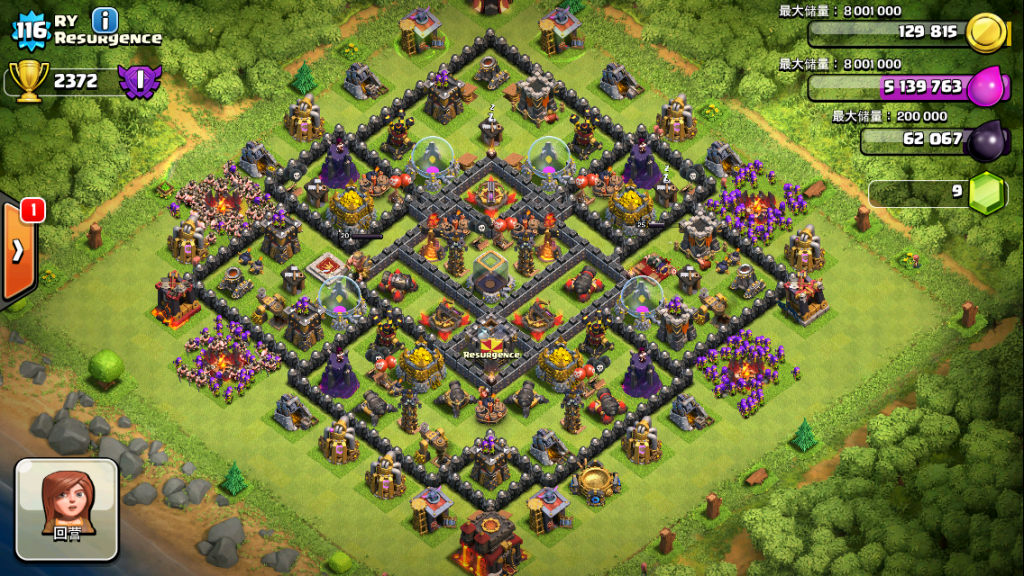
Task: Tap the purple league badge next to the trophies
Action: point(140,80)
